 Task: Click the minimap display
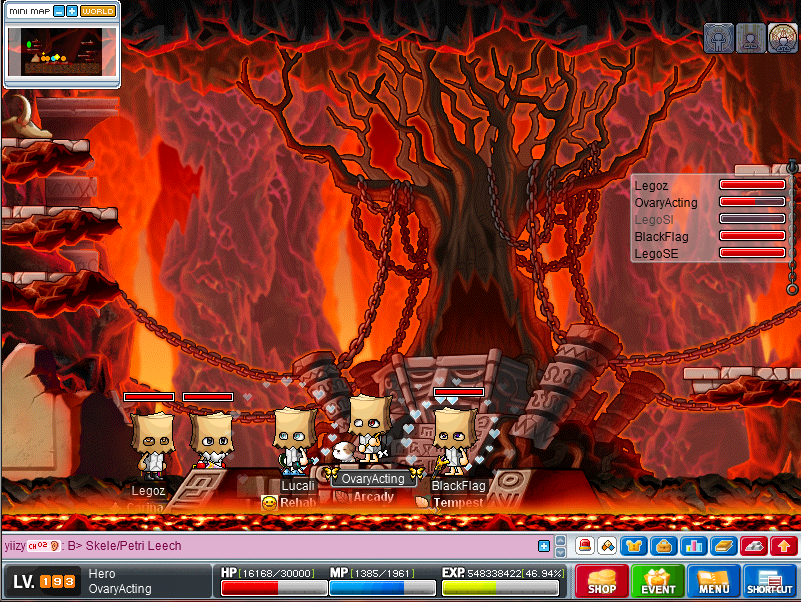[x=62, y=52]
